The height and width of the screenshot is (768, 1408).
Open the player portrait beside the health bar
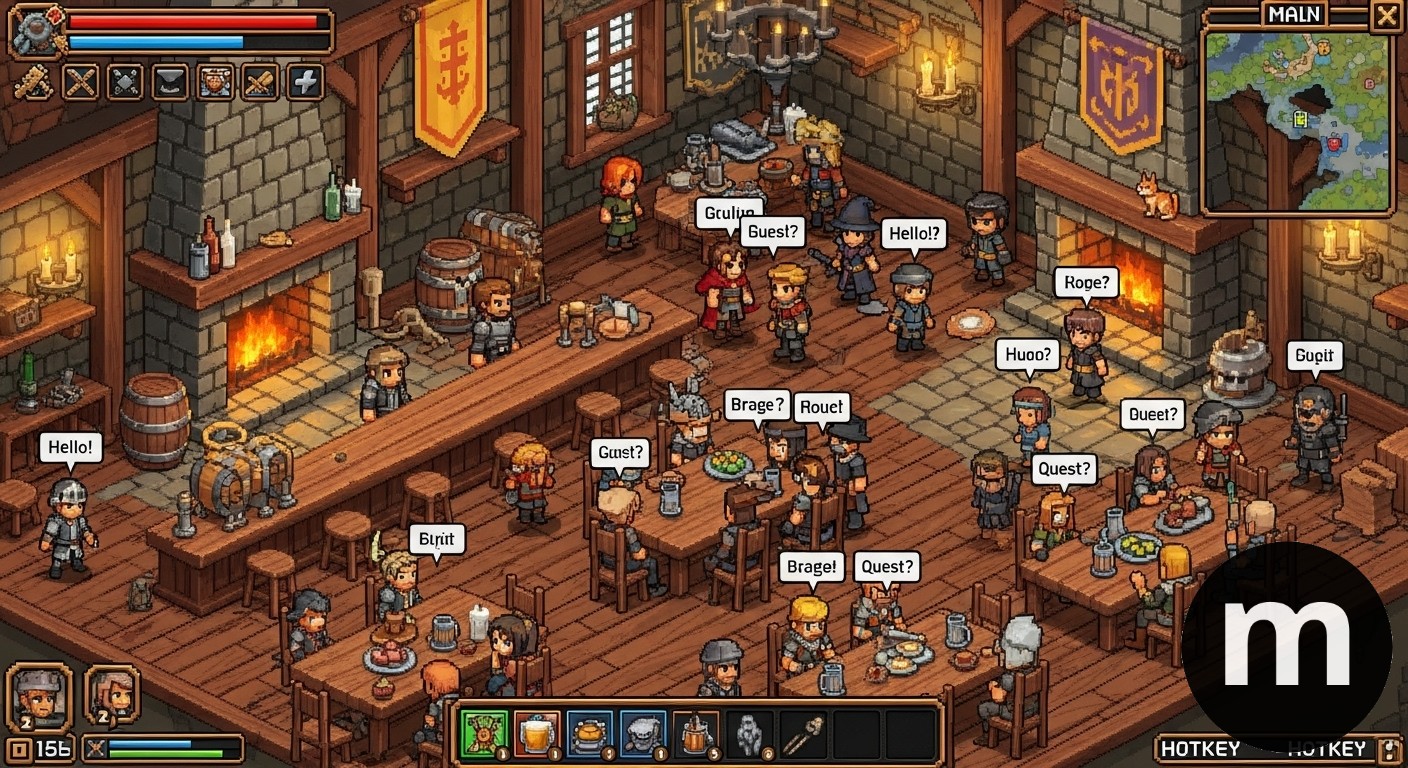click(36, 33)
